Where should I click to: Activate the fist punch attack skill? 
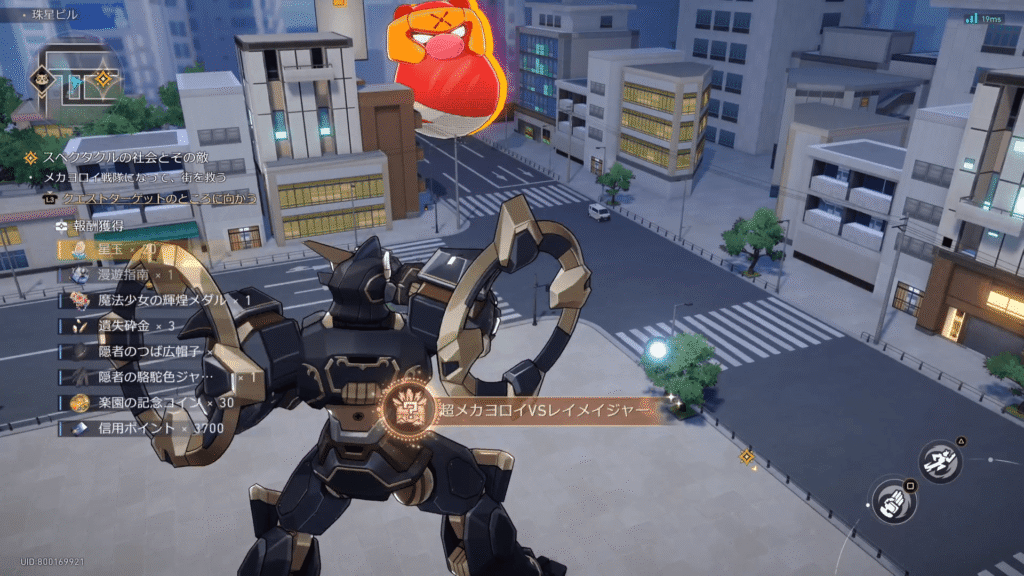893,502
